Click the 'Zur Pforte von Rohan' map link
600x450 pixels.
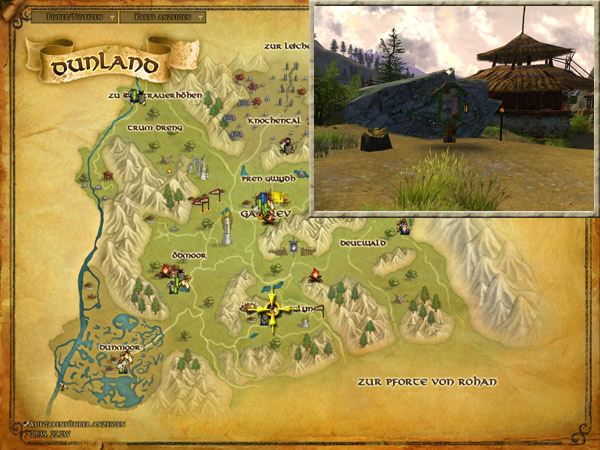tap(425, 382)
